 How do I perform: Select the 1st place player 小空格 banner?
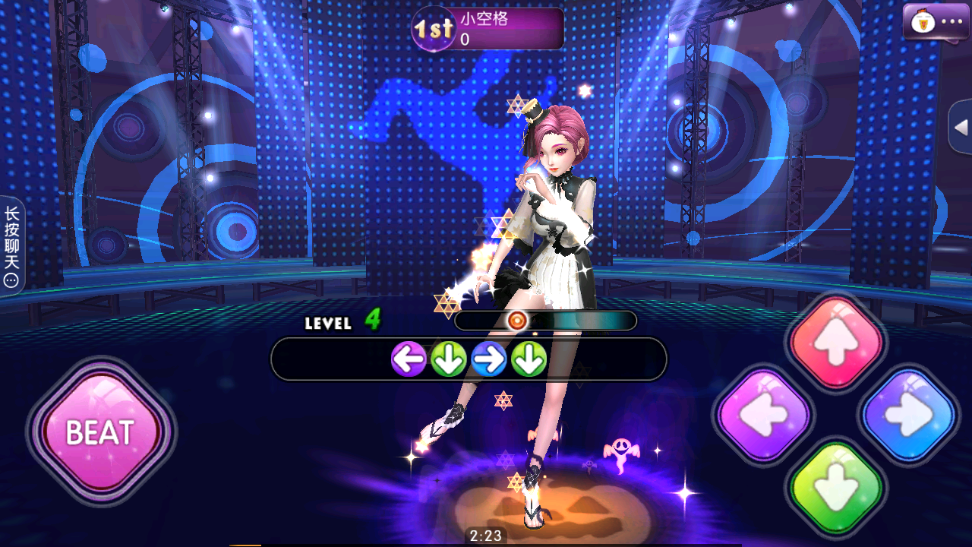(x=487, y=29)
